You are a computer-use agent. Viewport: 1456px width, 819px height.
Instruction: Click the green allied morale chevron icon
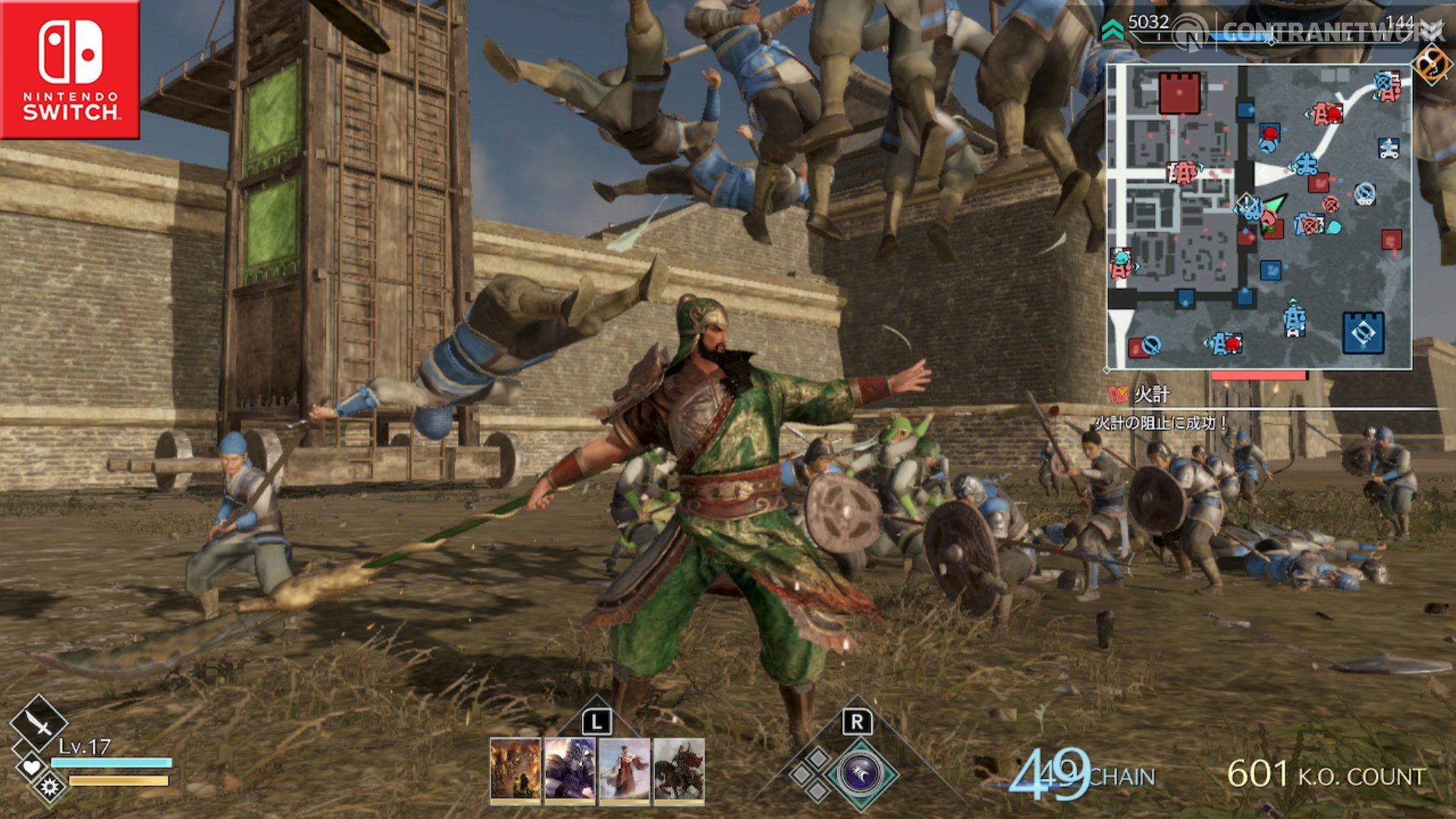point(1112,30)
